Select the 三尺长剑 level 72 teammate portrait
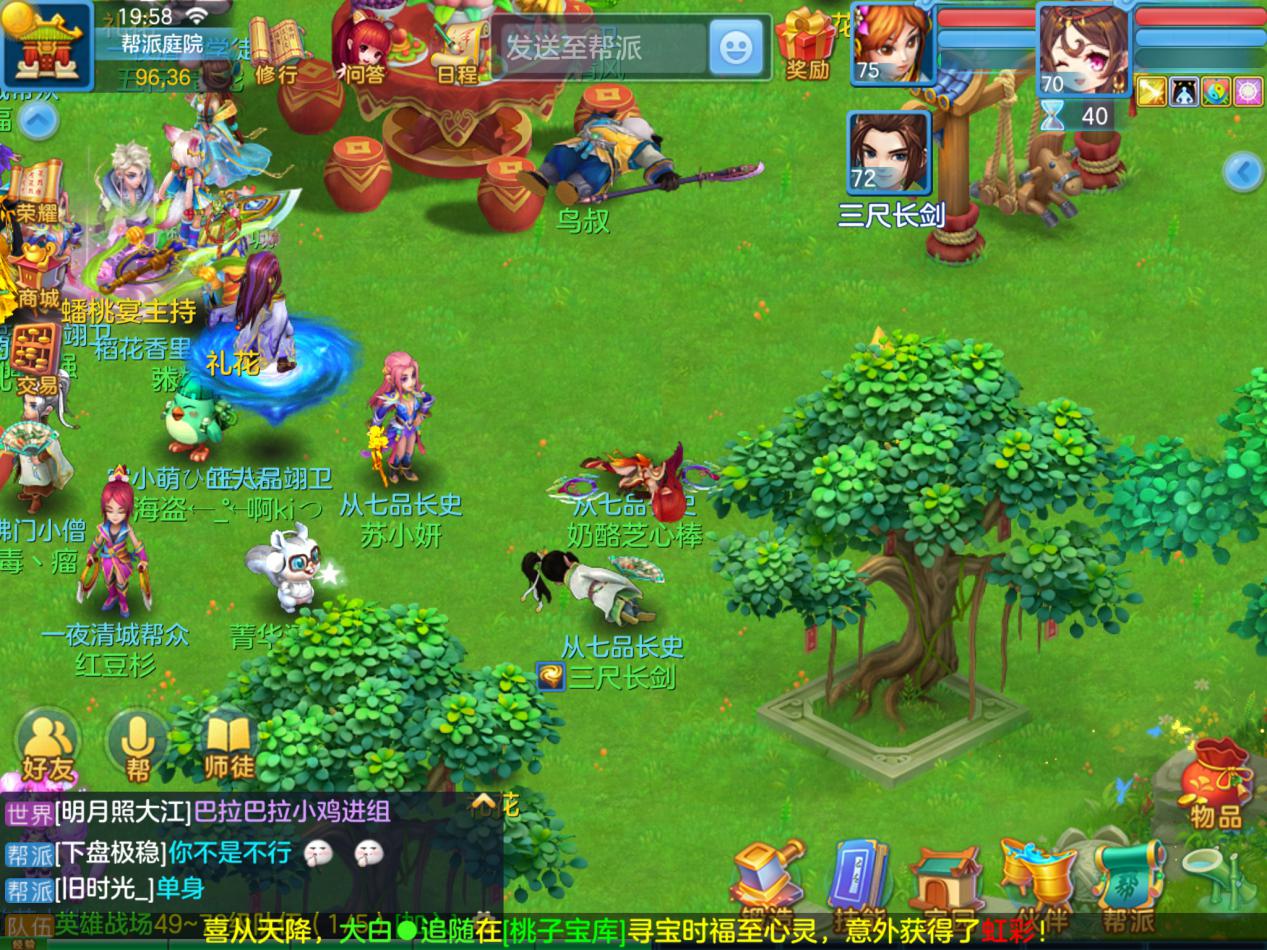The height and width of the screenshot is (950, 1267). tap(889, 153)
